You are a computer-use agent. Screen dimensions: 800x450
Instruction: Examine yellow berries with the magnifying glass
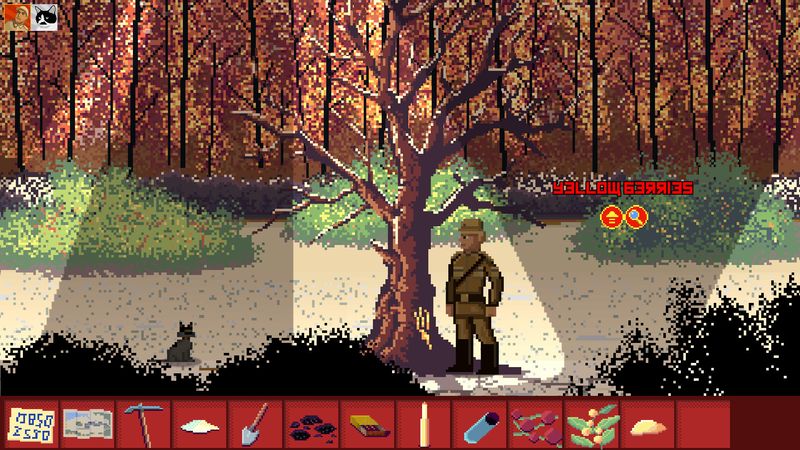pos(635,216)
